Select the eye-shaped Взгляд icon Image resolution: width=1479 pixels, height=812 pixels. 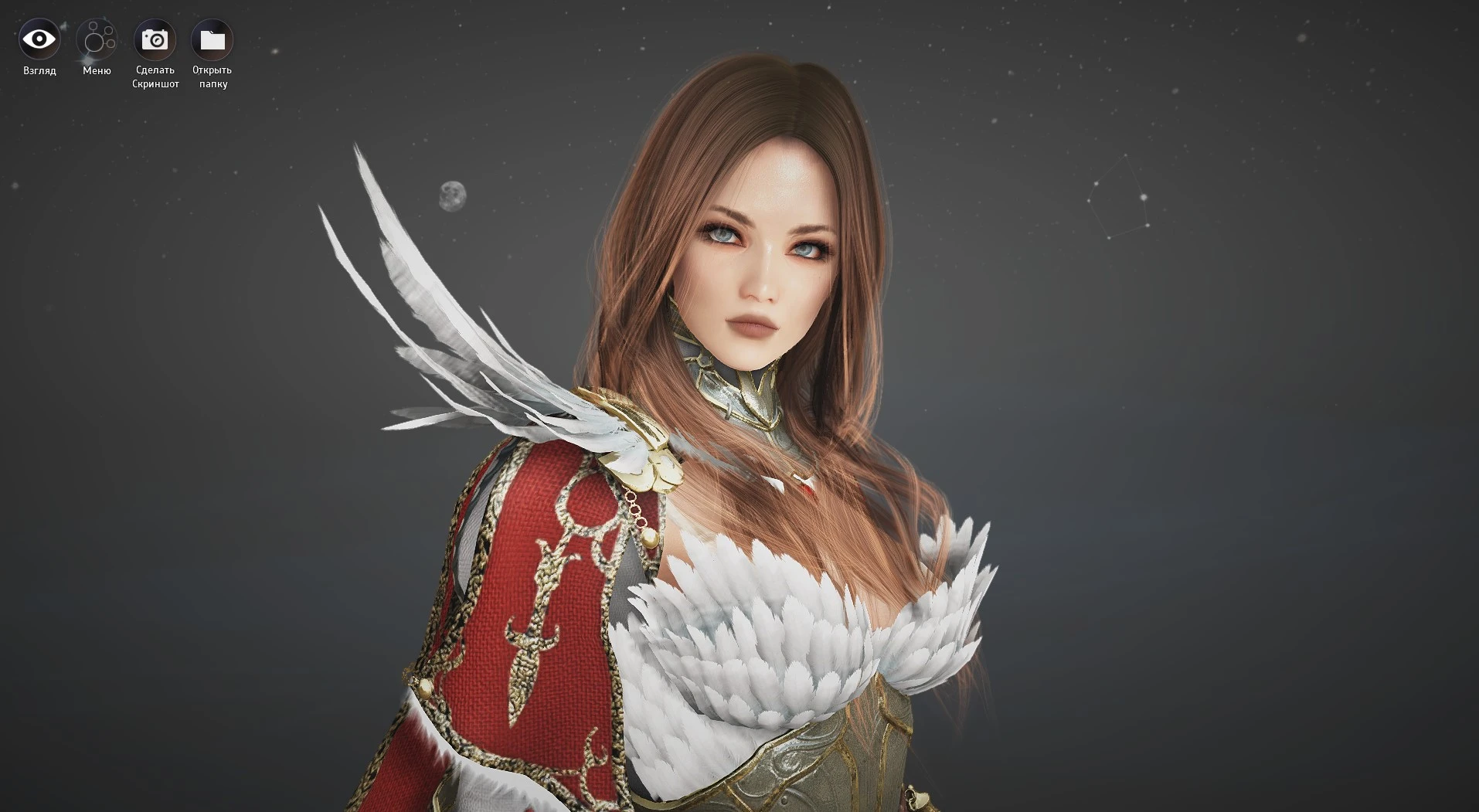(39, 40)
